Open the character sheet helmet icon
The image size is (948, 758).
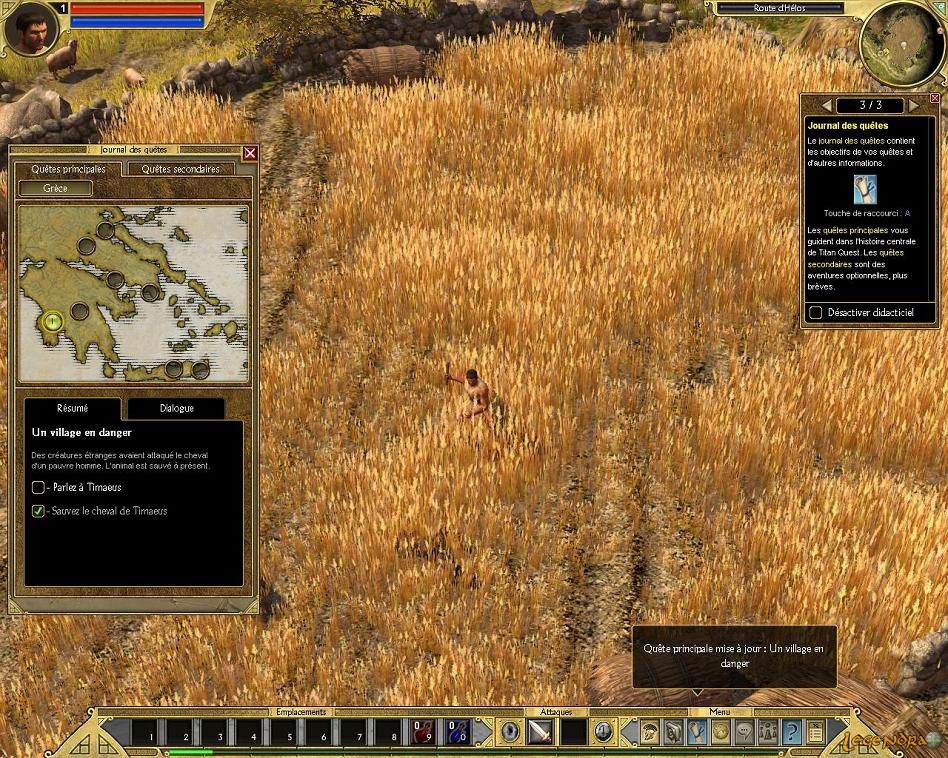point(649,732)
